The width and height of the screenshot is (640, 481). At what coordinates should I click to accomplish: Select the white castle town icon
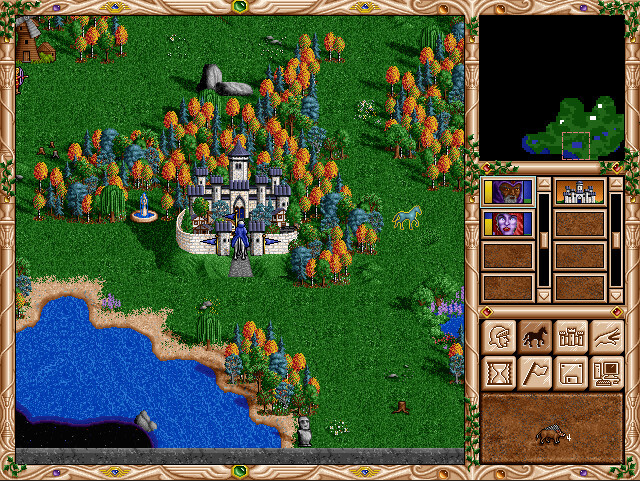(x=580, y=191)
